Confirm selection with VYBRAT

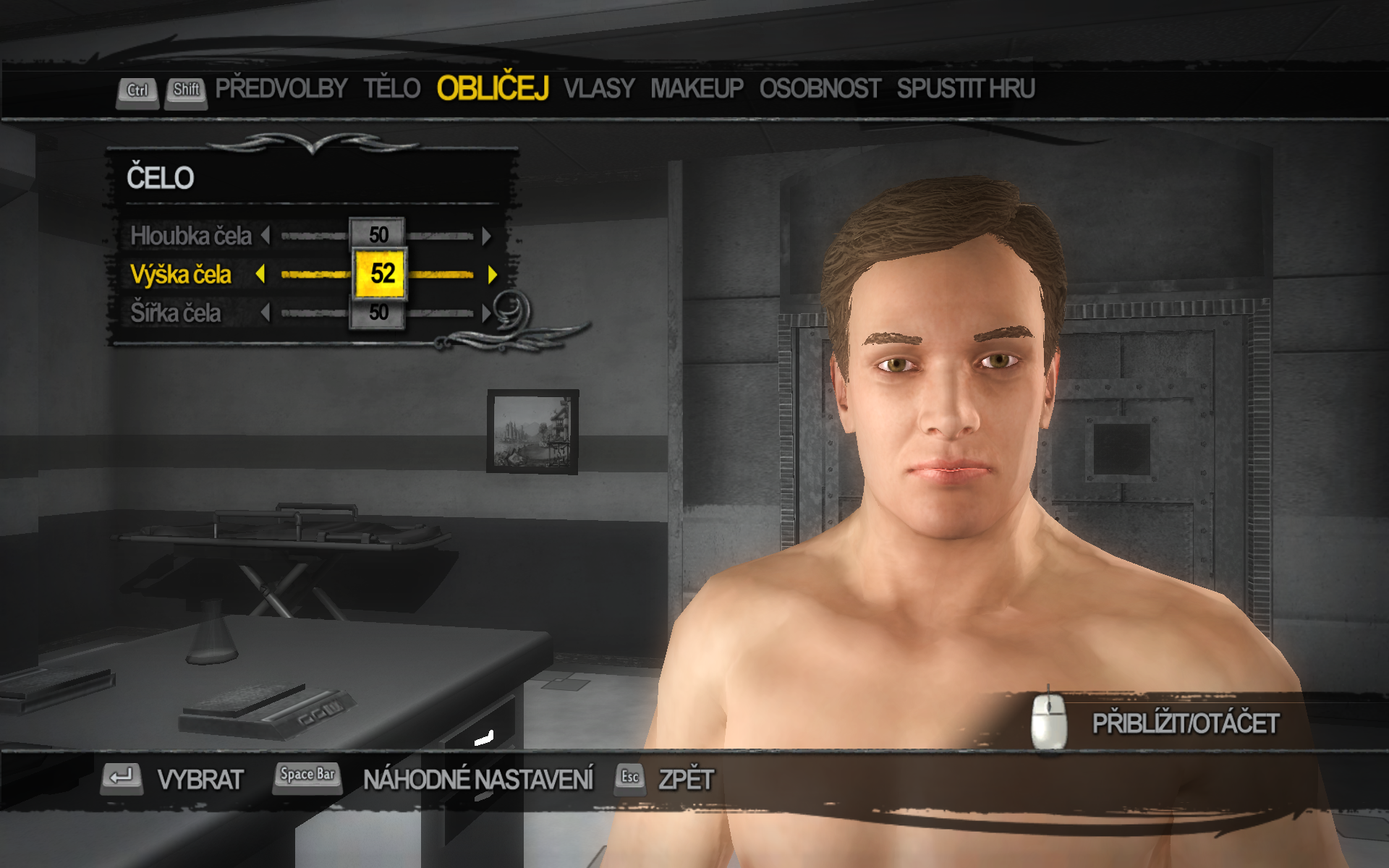(200, 780)
